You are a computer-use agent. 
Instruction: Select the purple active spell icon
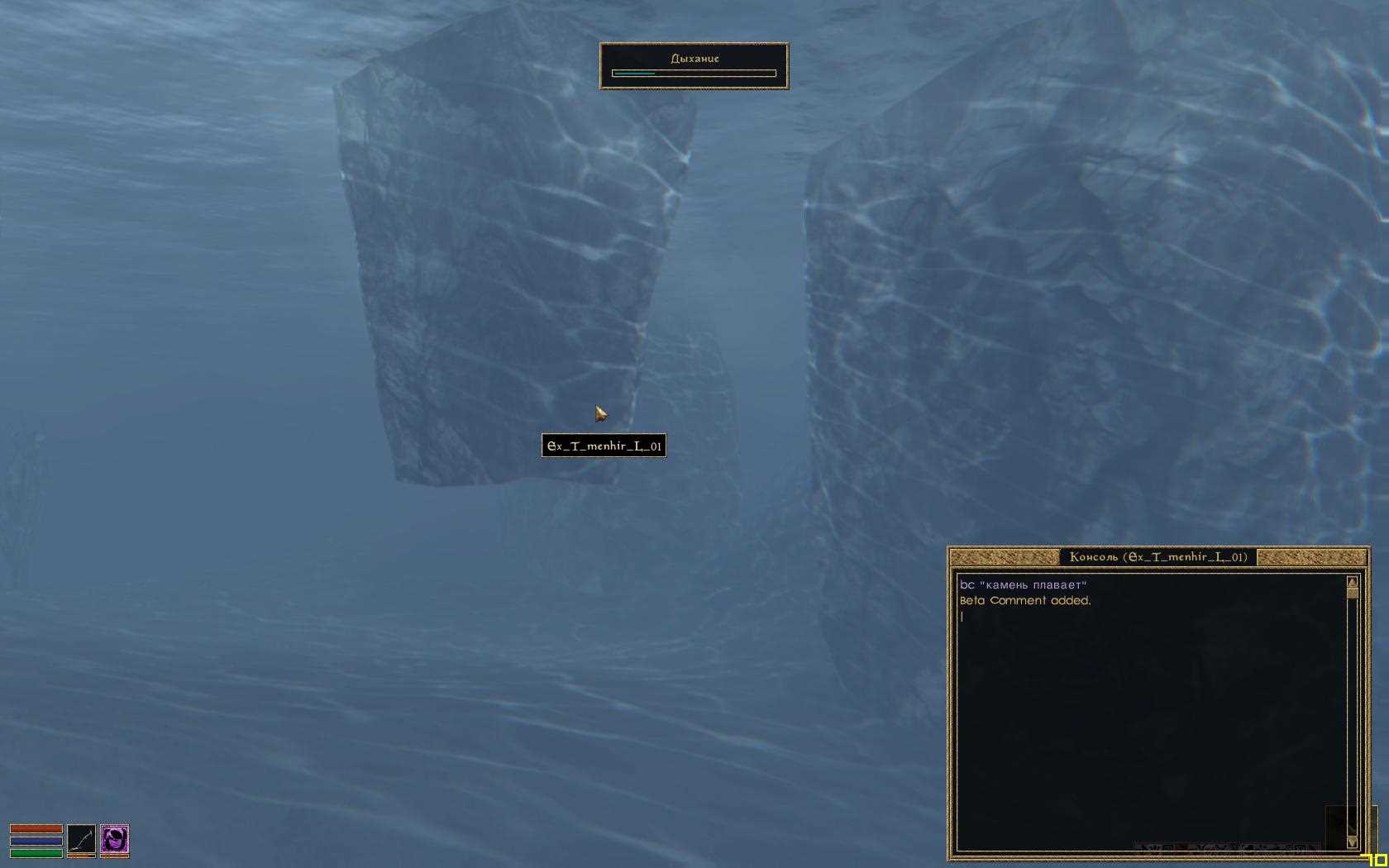[115, 838]
